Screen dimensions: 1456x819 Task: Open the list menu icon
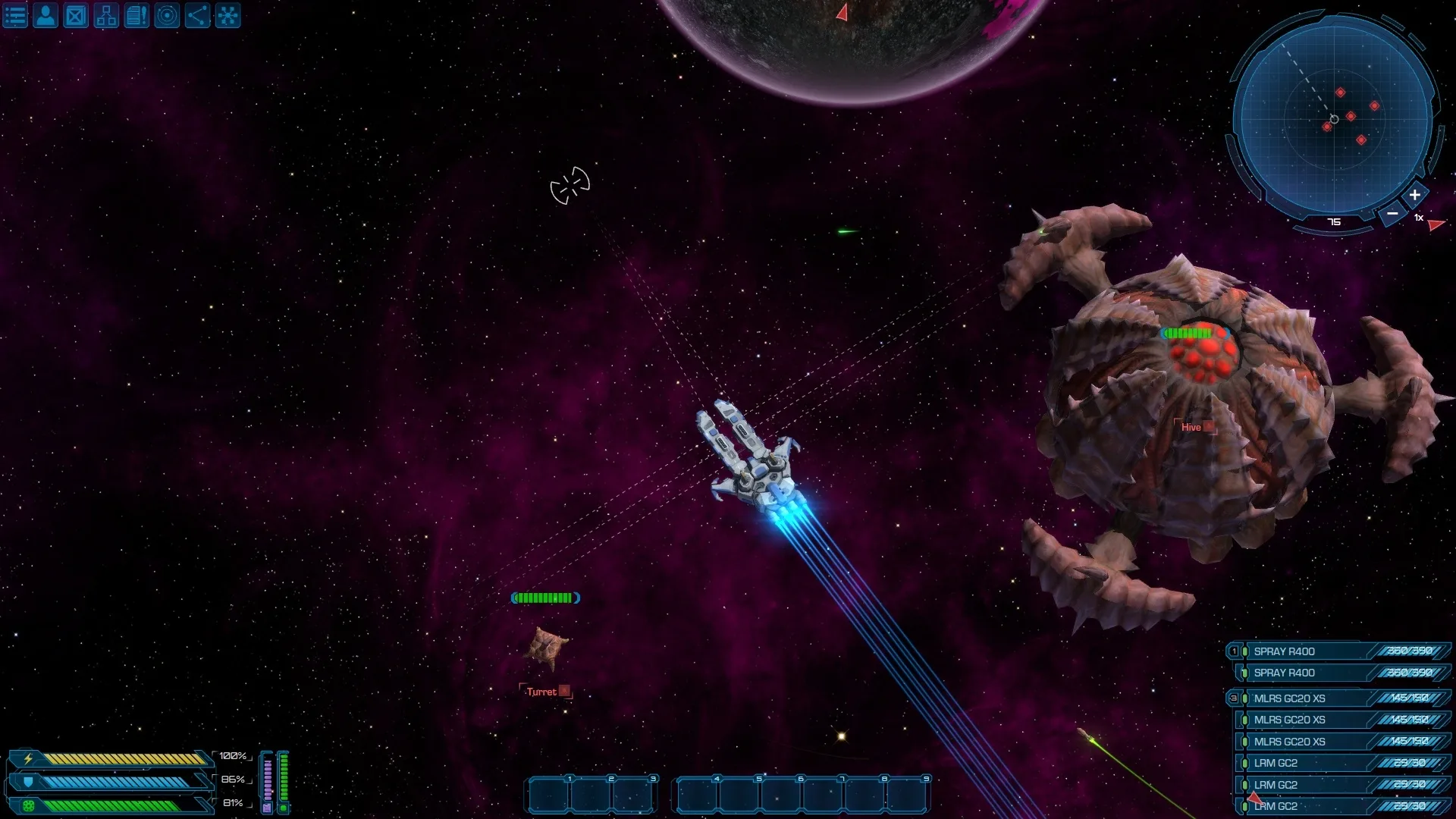pos(15,15)
